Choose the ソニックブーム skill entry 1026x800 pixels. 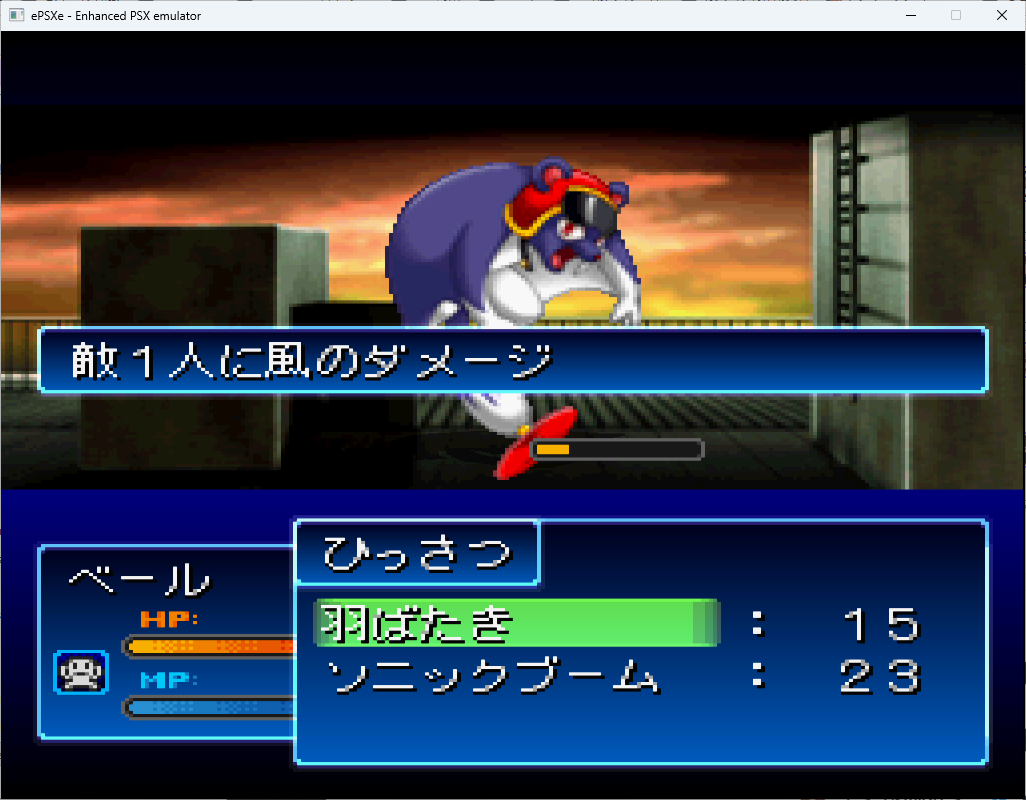[494, 679]
